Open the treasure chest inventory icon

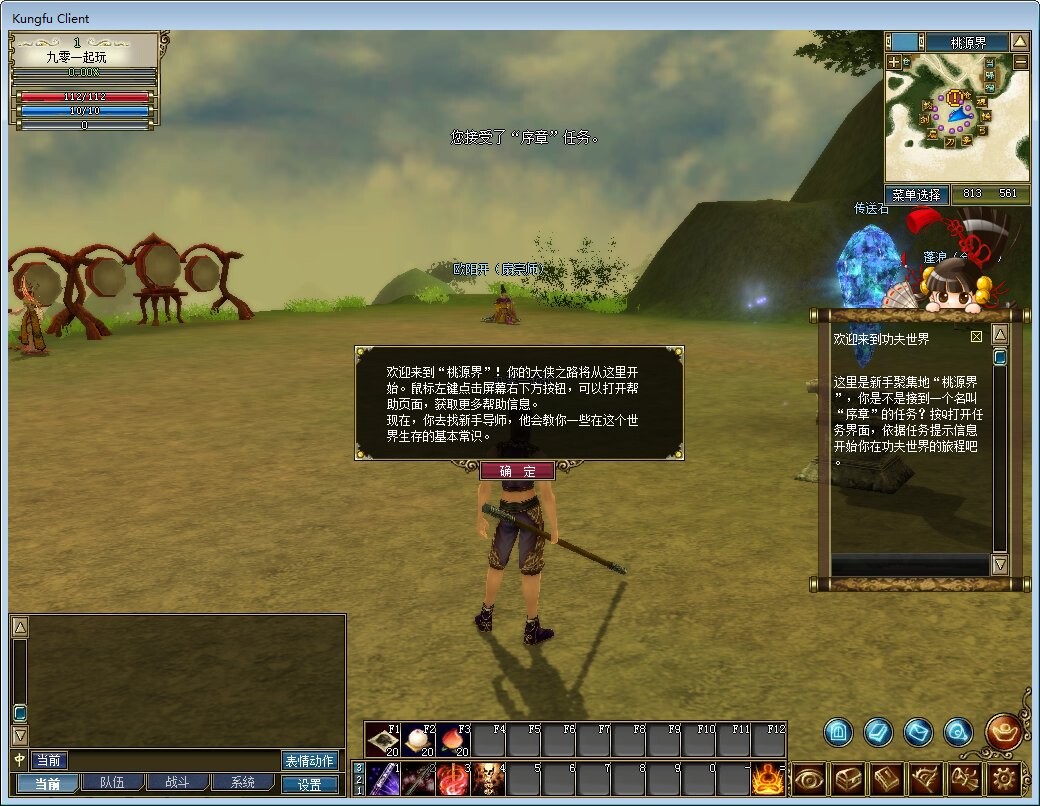click(x=848, y=778)
